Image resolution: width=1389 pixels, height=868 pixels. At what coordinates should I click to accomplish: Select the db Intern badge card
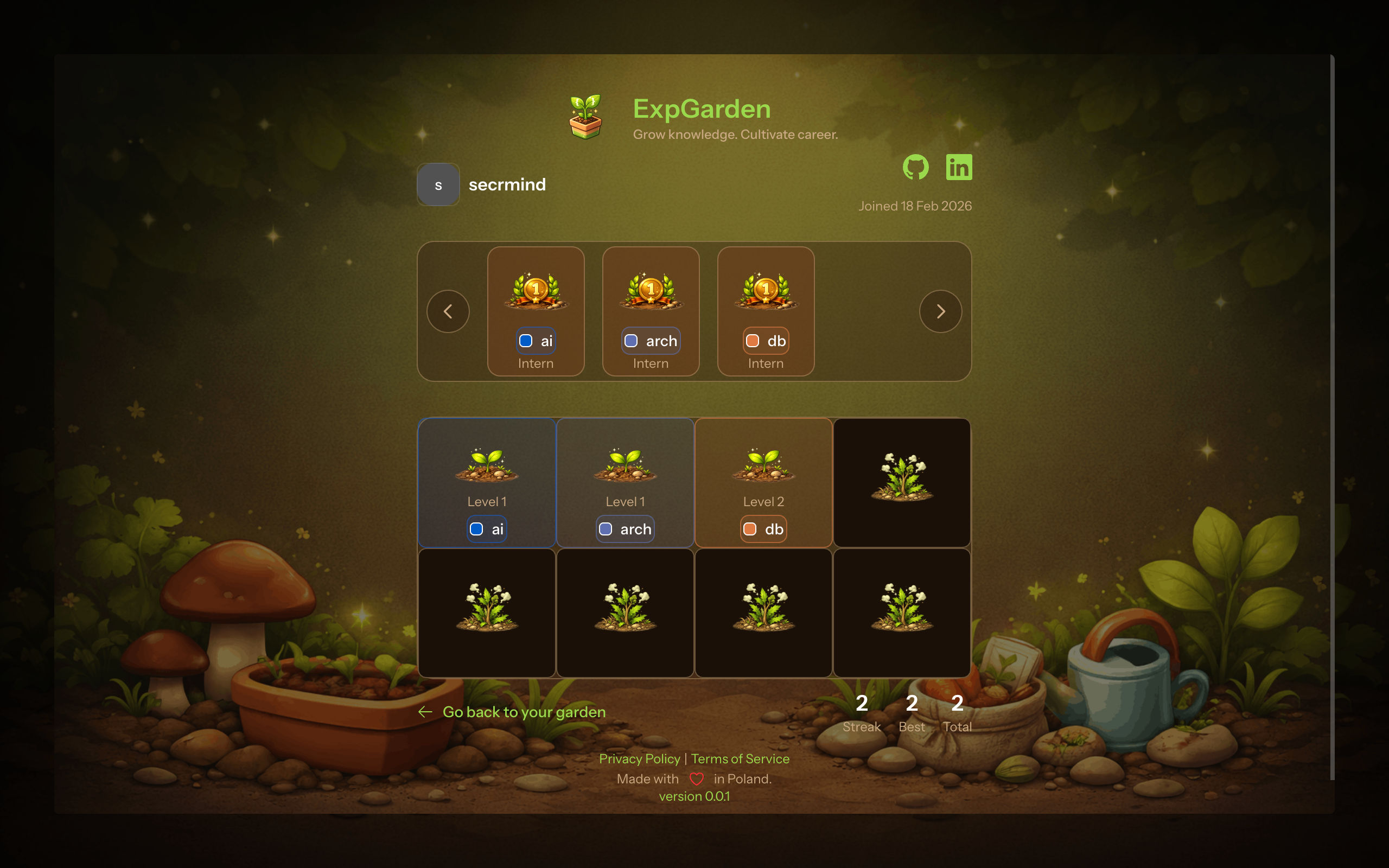tap(766, 311)
